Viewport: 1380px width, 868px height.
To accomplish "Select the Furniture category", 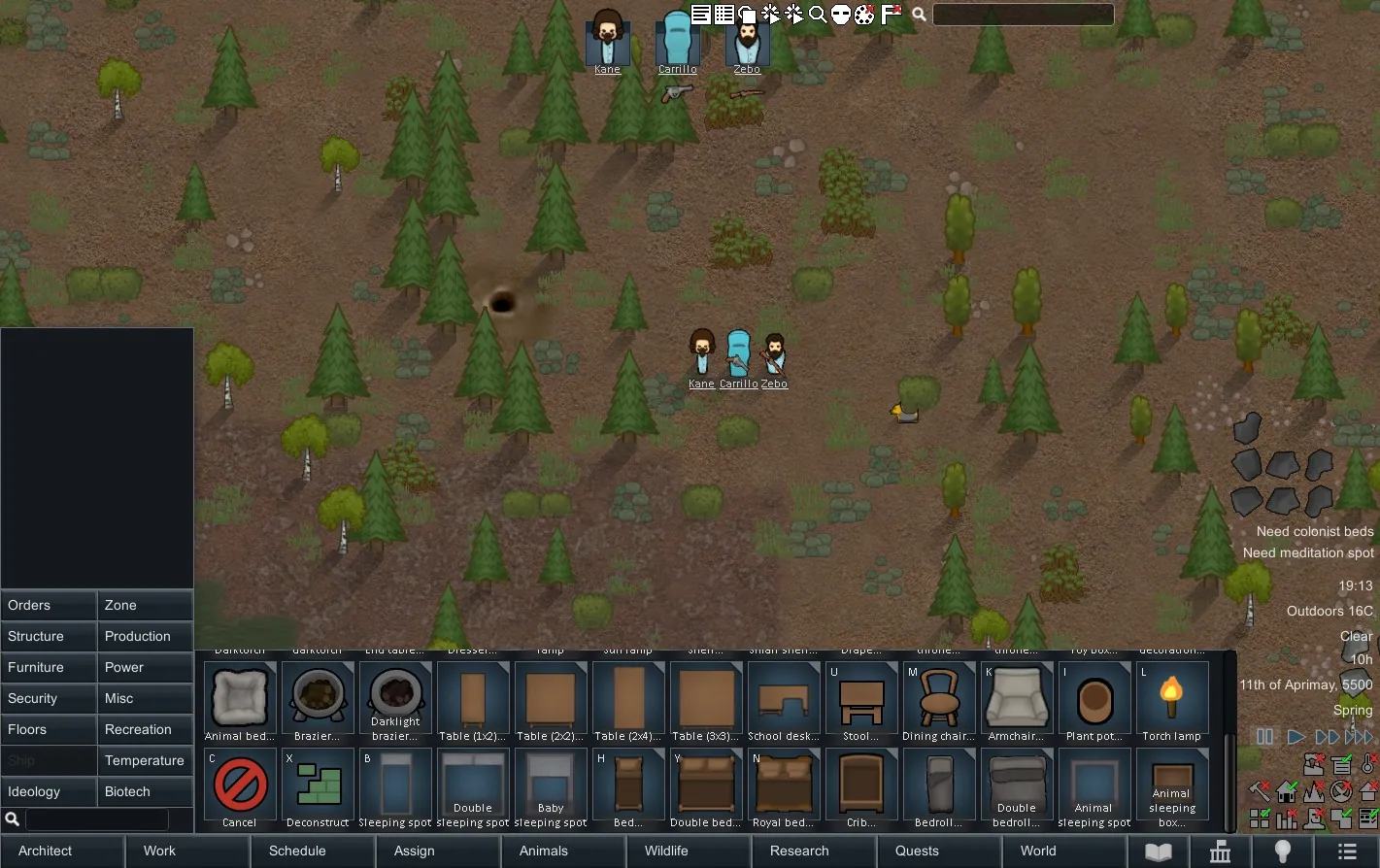I will coord(49,667).
